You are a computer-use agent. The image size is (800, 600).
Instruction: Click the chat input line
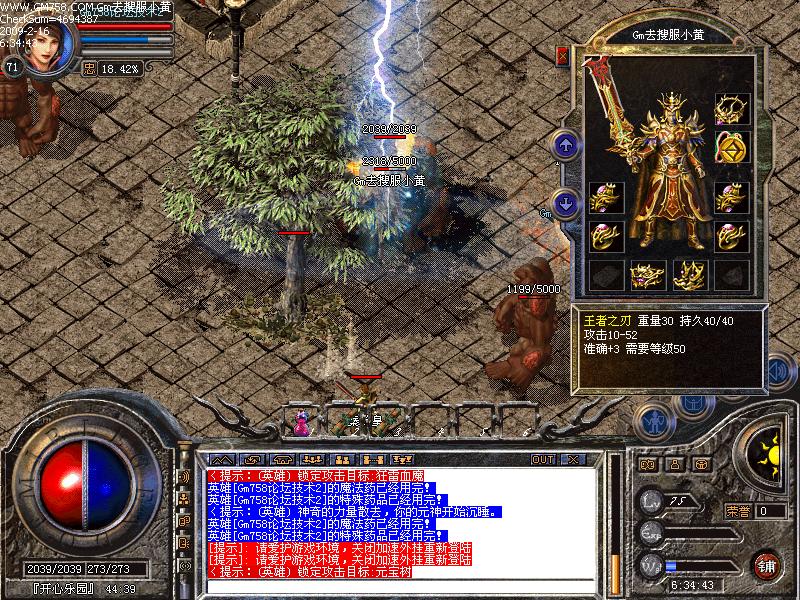[400, 586]
